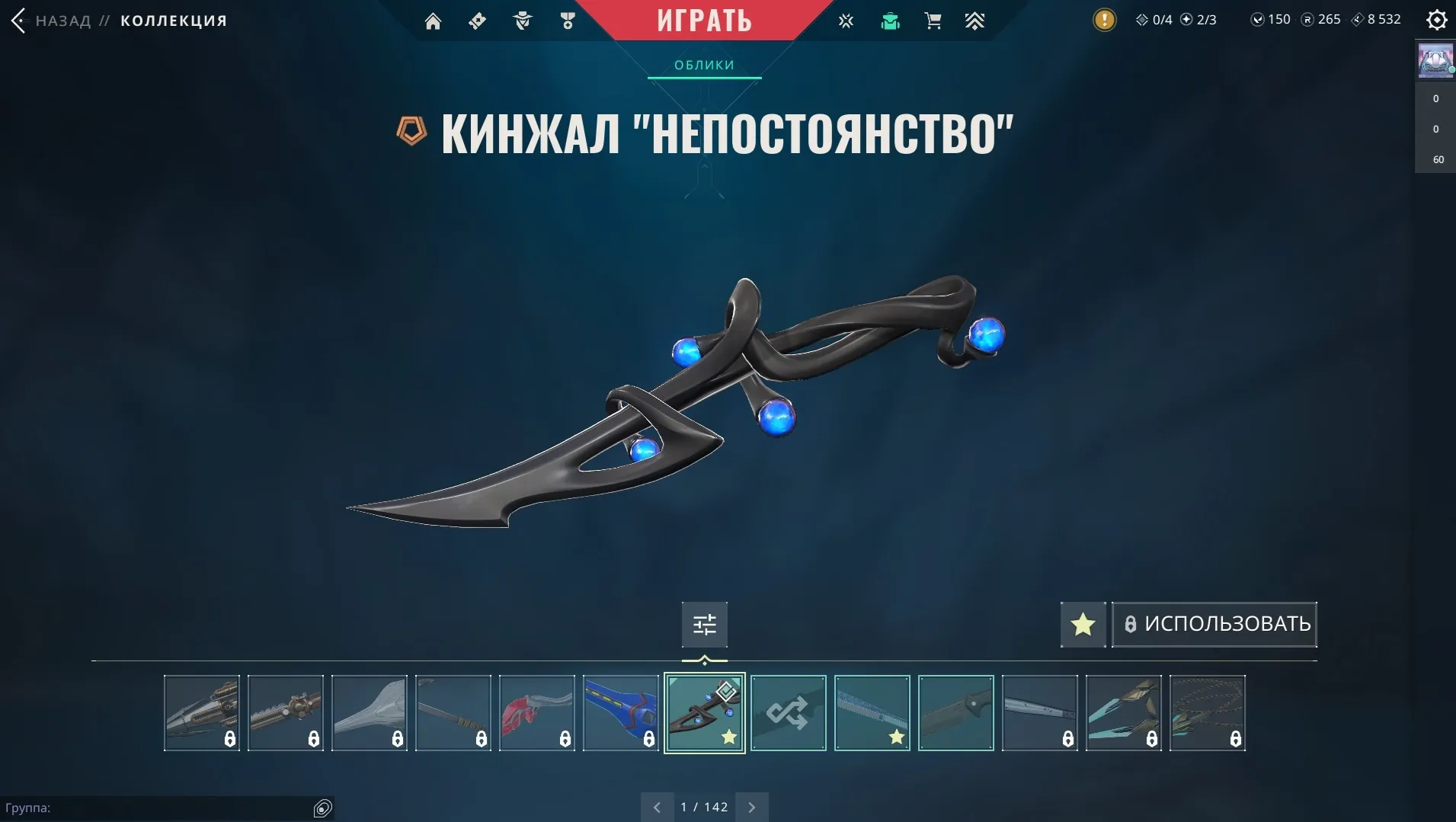This screenshot has height=822, width=1456.
Task: Click the Premier chevrons icon
Action: tap(976, 21)
